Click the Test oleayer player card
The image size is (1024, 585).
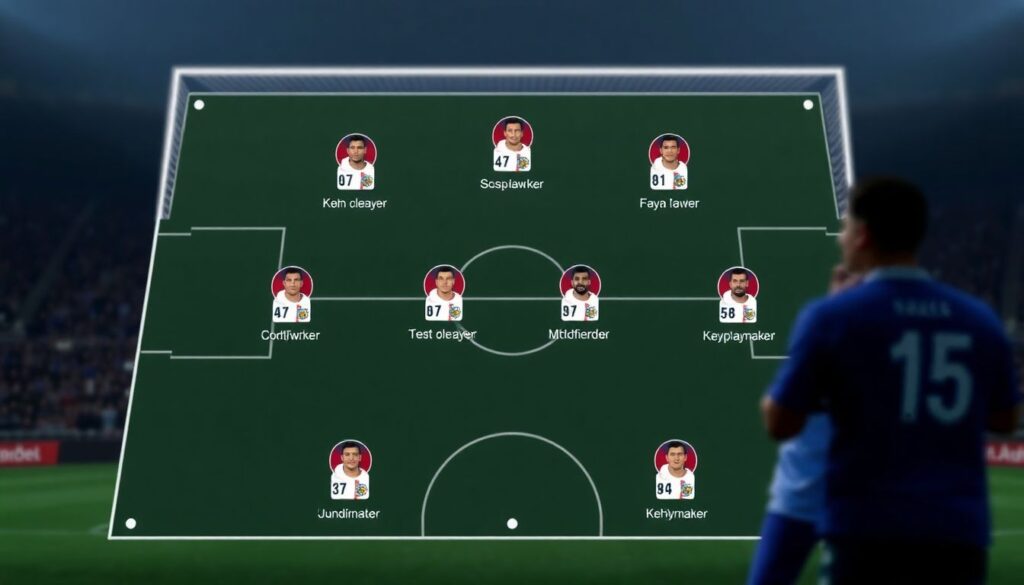coord(443,294)
